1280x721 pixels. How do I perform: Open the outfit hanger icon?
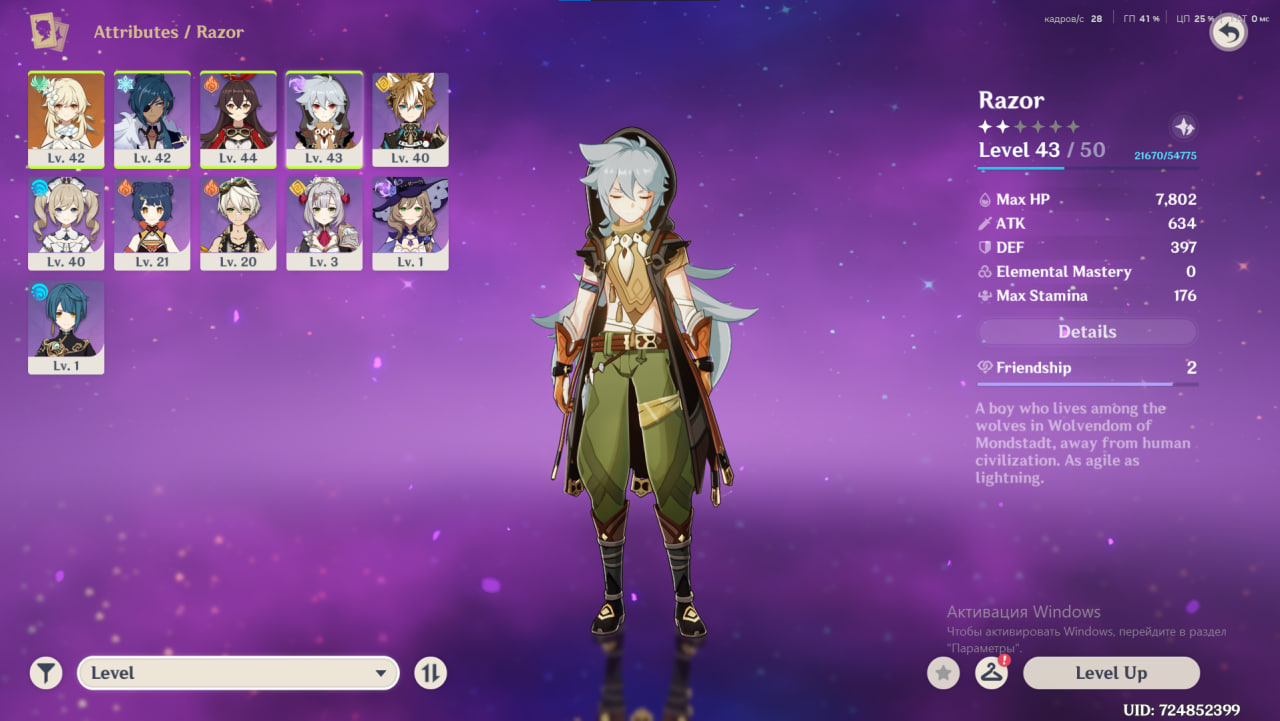coord(991,673)
